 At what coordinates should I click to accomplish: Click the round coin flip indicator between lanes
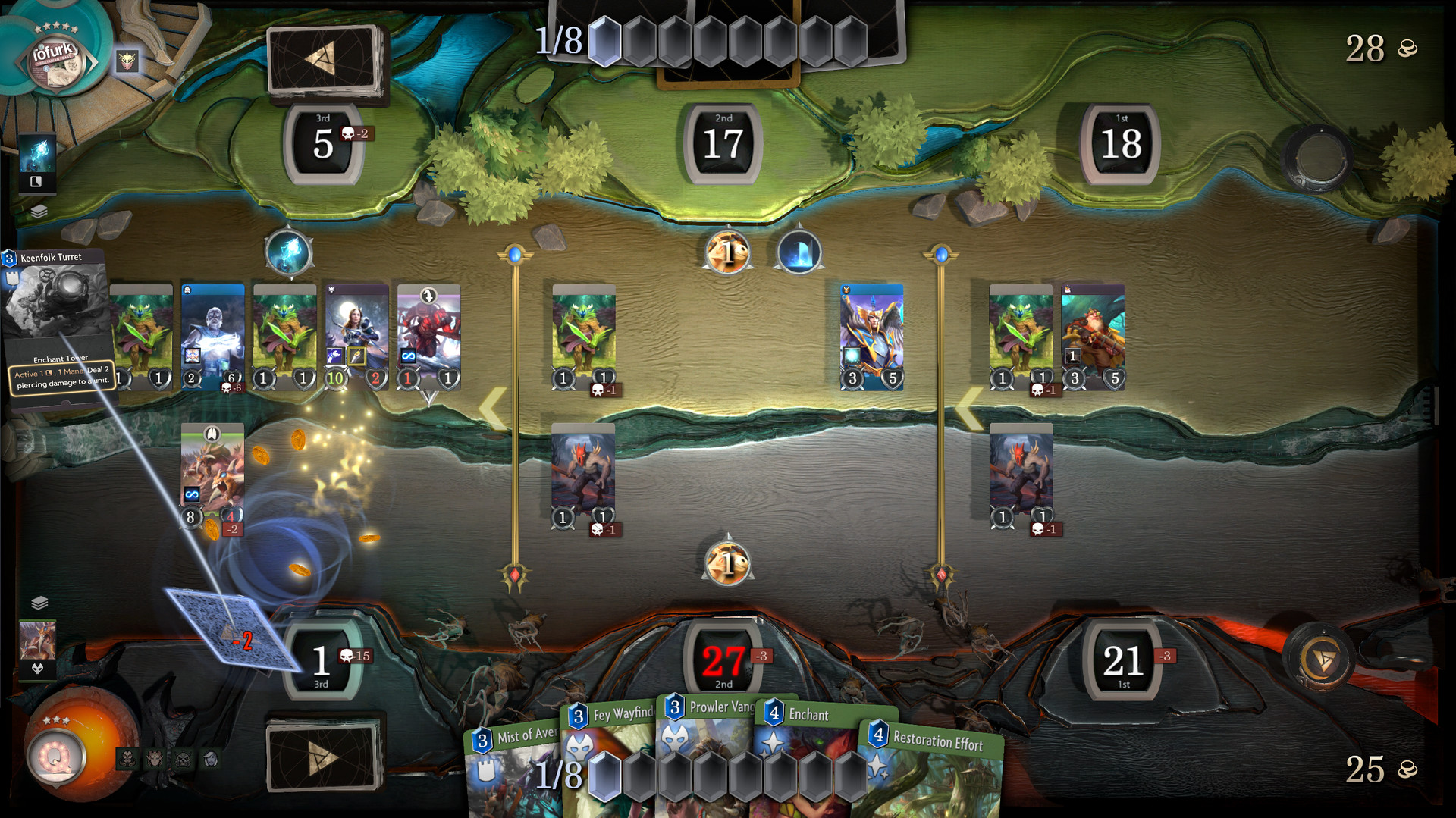pos(726,564)
